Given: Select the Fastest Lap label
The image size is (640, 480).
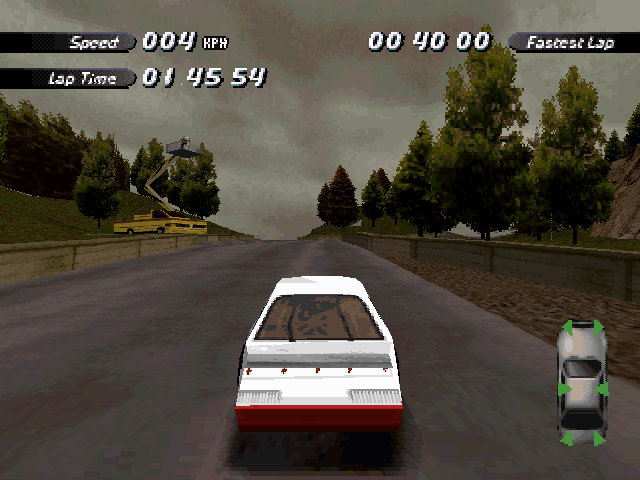Looking at the screenshot, I should click(569, 42).
